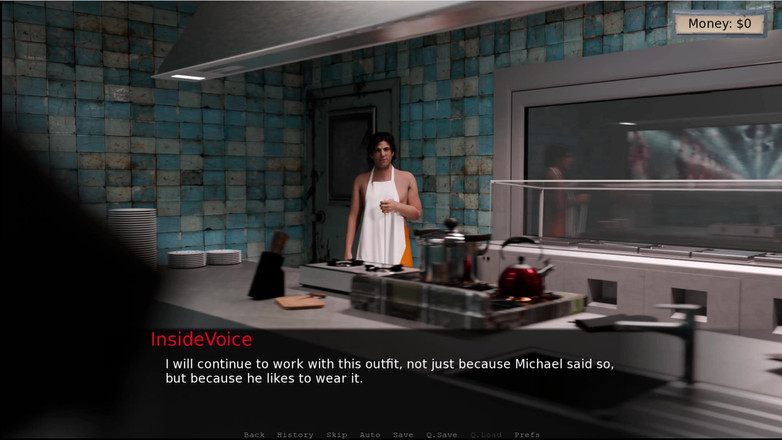The width and height of the screenshot is (782, 440).
Task: Turn on Auto advance mode
Action: point(370,435)
